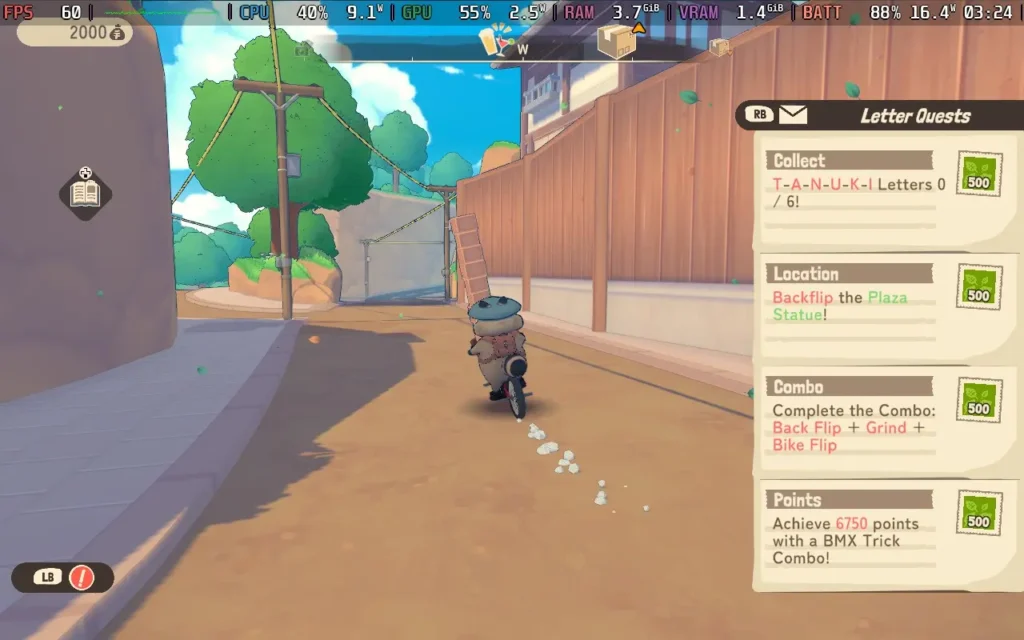Click the drinks marker on the compass
Viewport: 1024px width, 640px height.
click(494, 40)
